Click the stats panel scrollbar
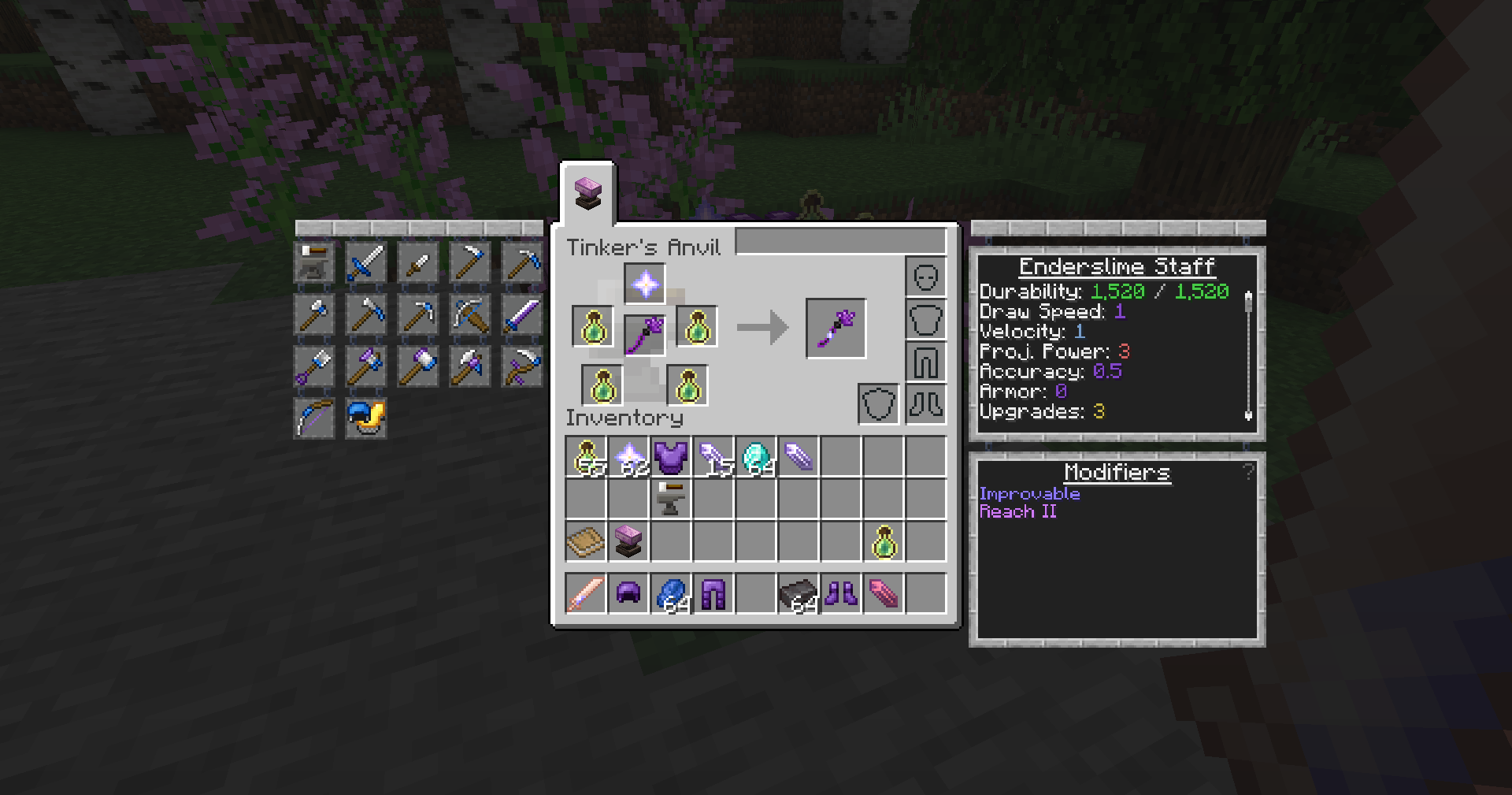The image size is (1512, 795). click(x=1248, y=355)
